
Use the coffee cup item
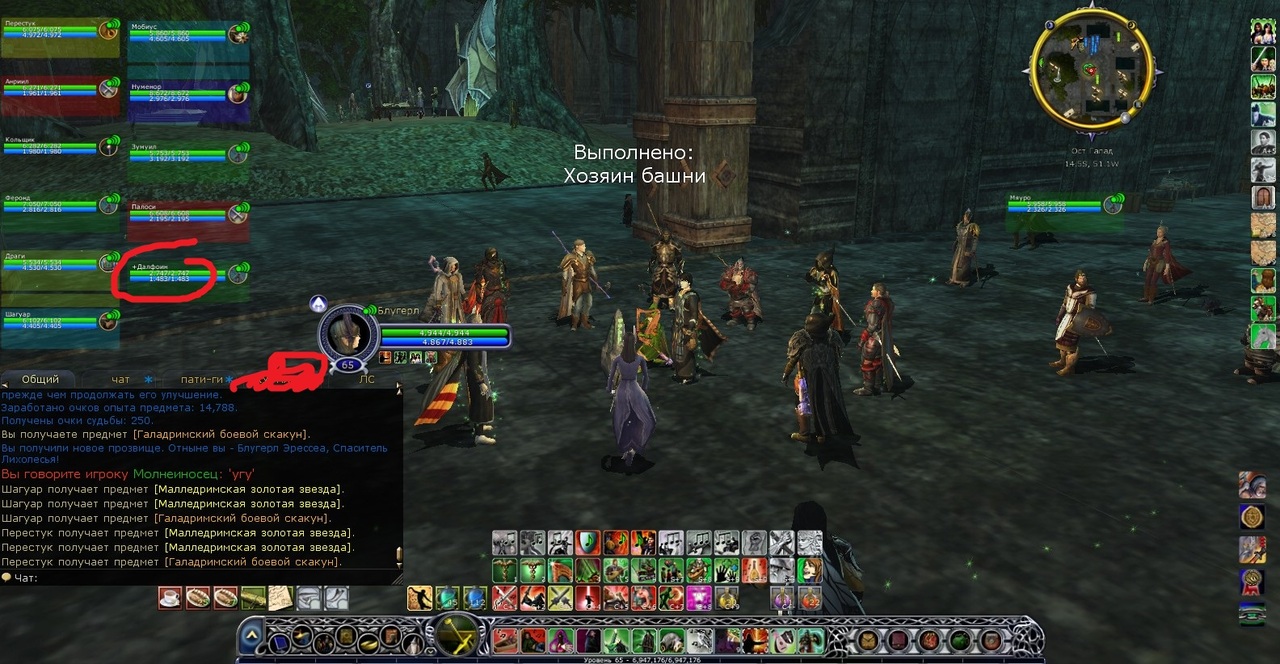point(170,598)
